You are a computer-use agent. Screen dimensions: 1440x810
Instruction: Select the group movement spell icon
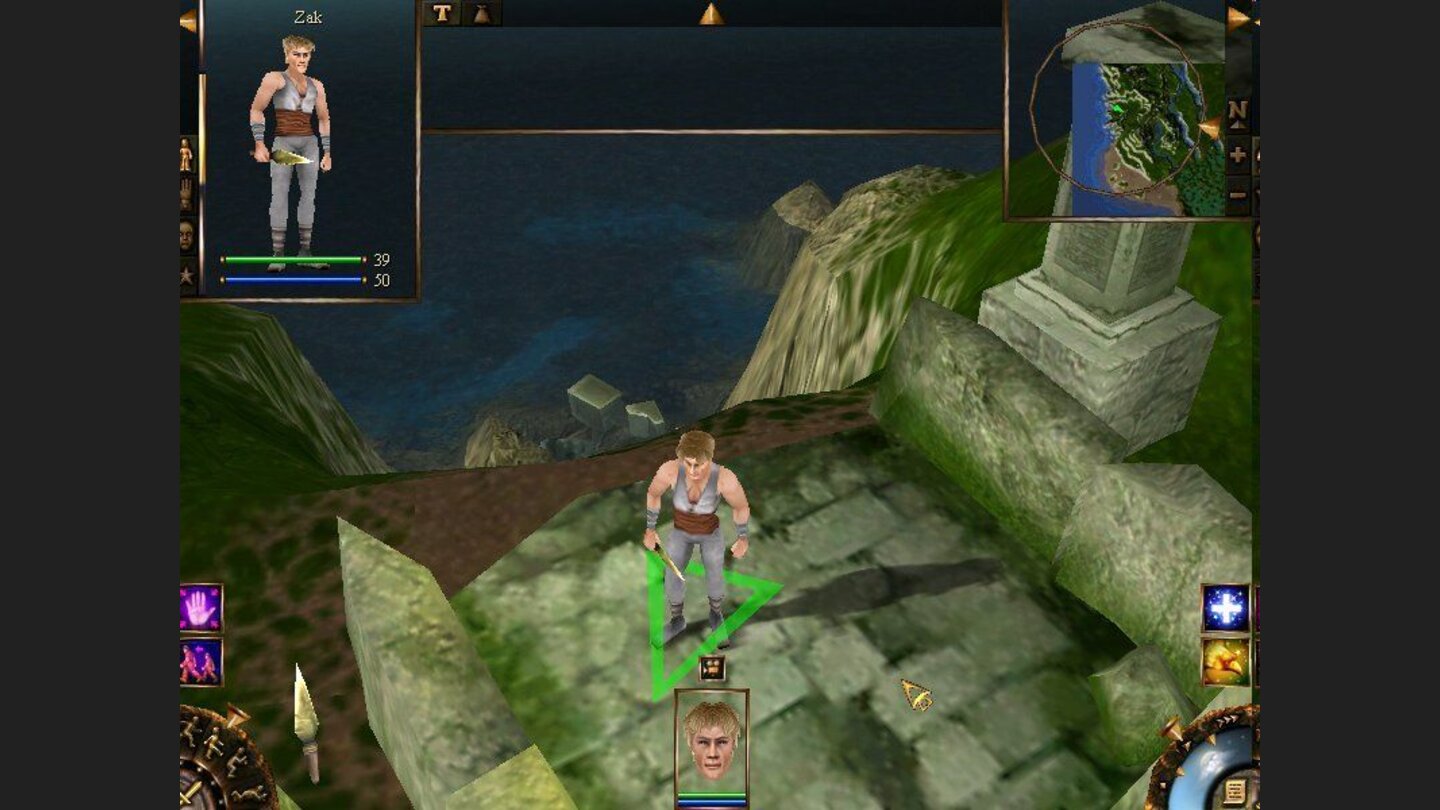tap(198, 663)
